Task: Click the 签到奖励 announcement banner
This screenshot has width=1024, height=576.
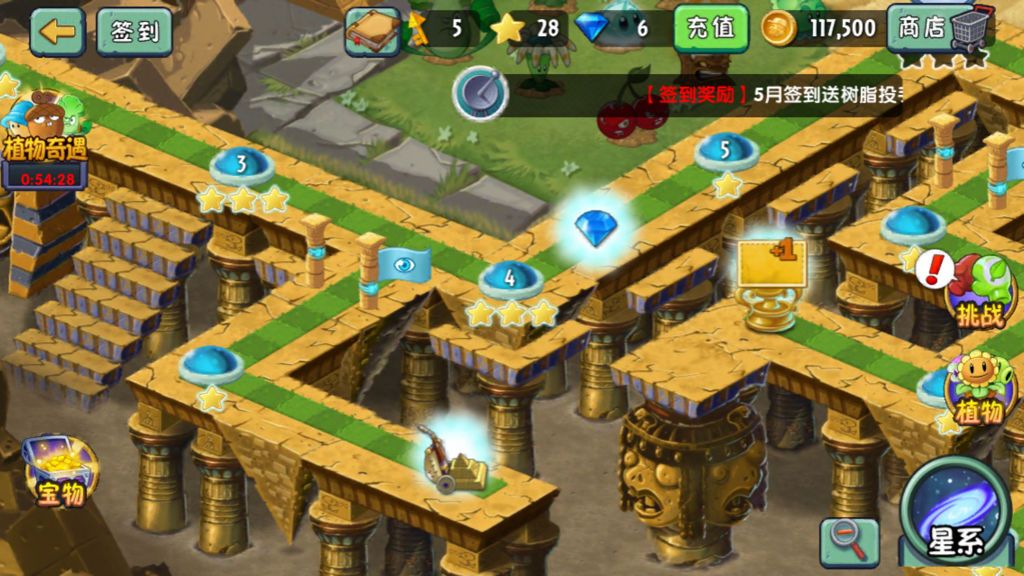Action: coord(770,96)
